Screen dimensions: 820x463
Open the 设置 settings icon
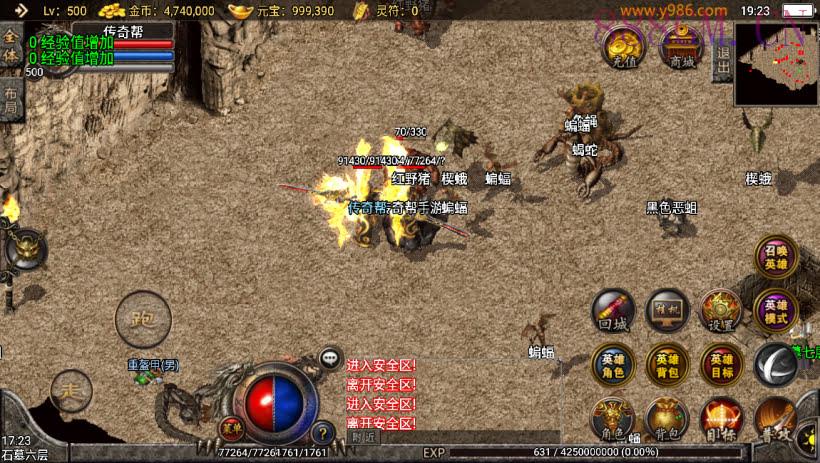[720, 311]
